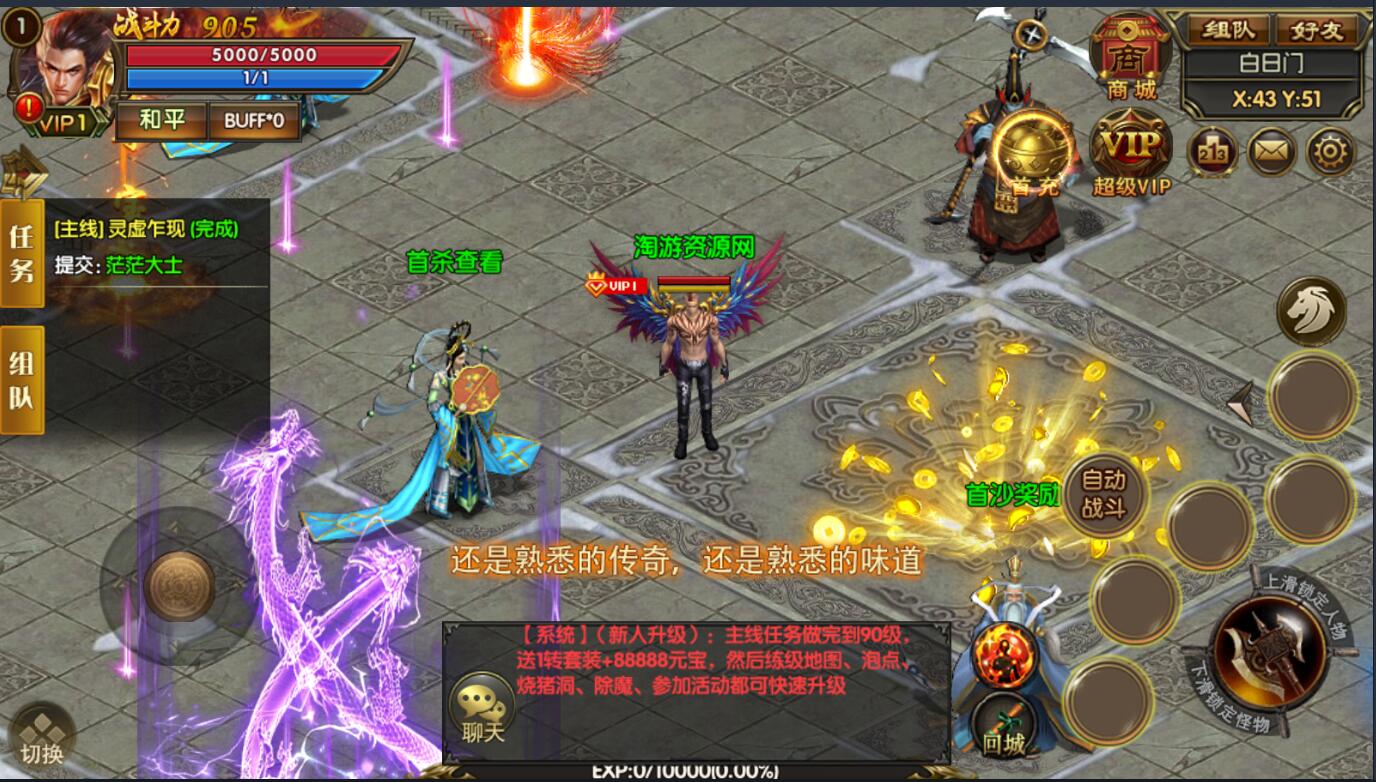Open the mail envelope icon

pos(1272,153)
